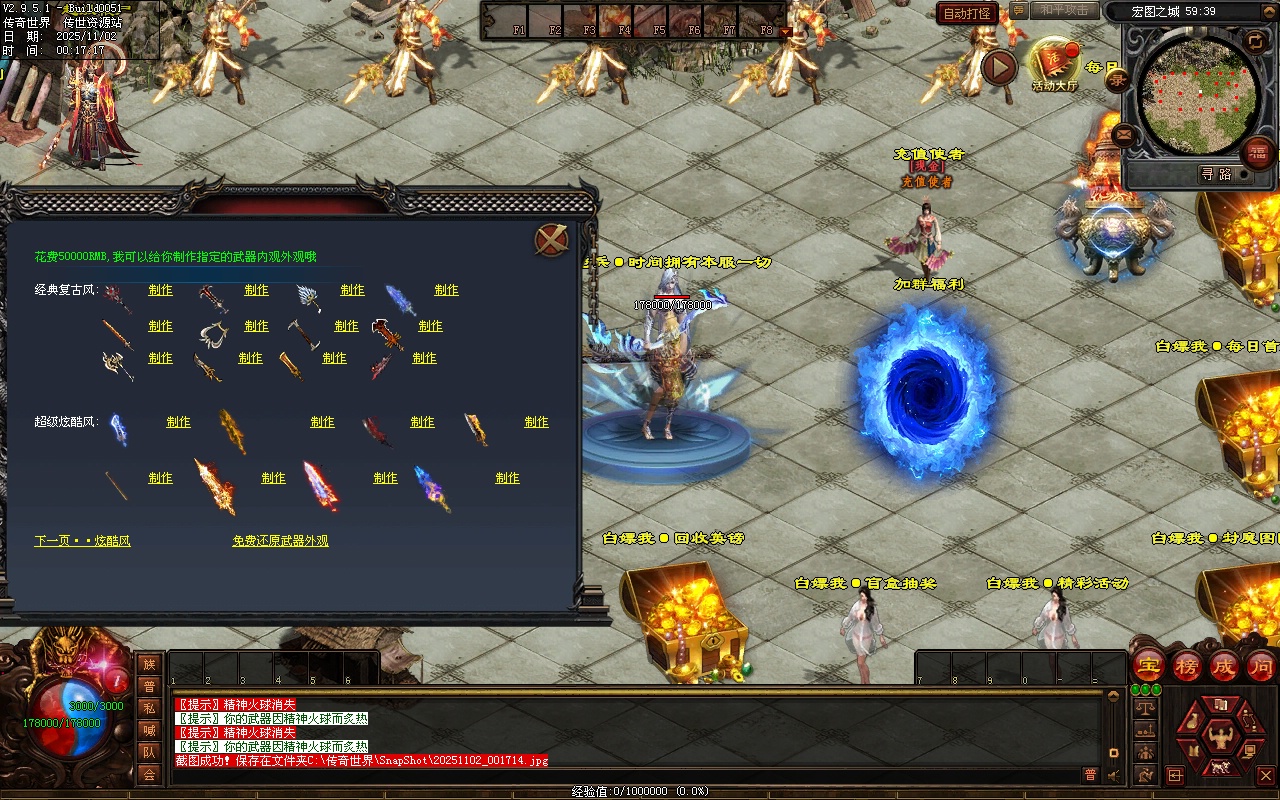
Task: Click the minimap of 宏图之城
Action: pyautogui.click(x=1198, y=97)
